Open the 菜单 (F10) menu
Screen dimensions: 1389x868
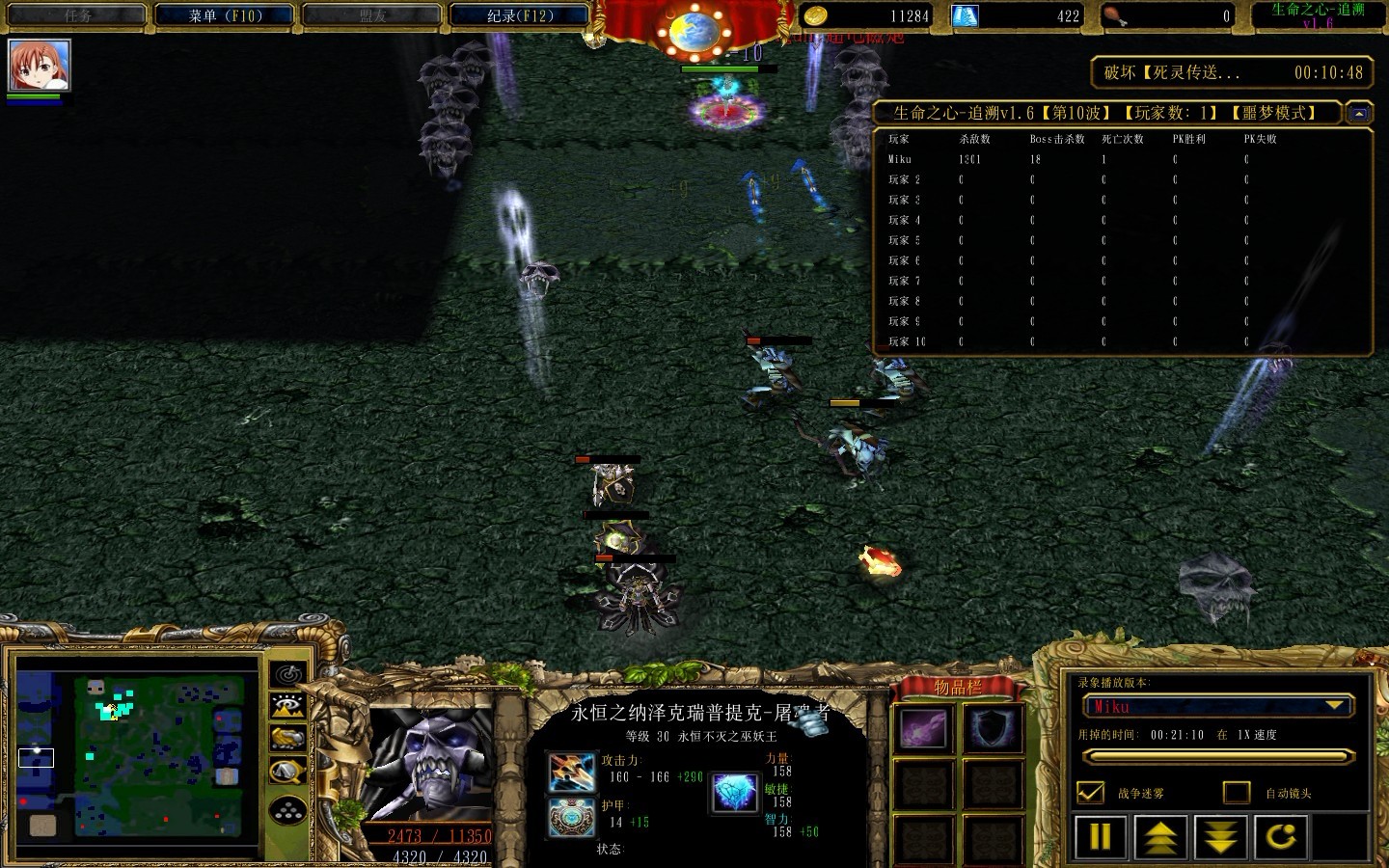[x=226, y=15]
